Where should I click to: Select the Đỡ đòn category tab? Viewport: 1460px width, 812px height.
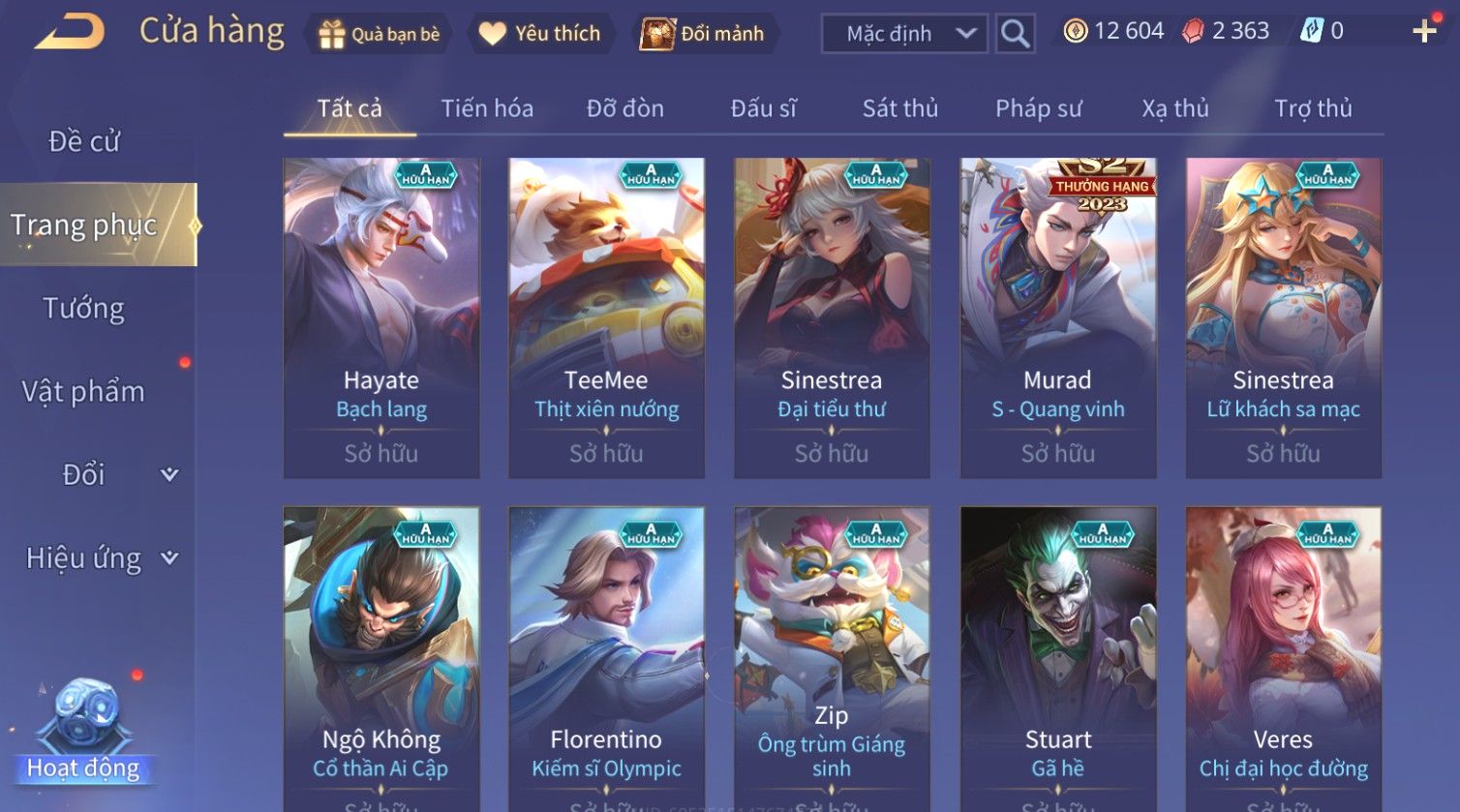tap(624, 108)
